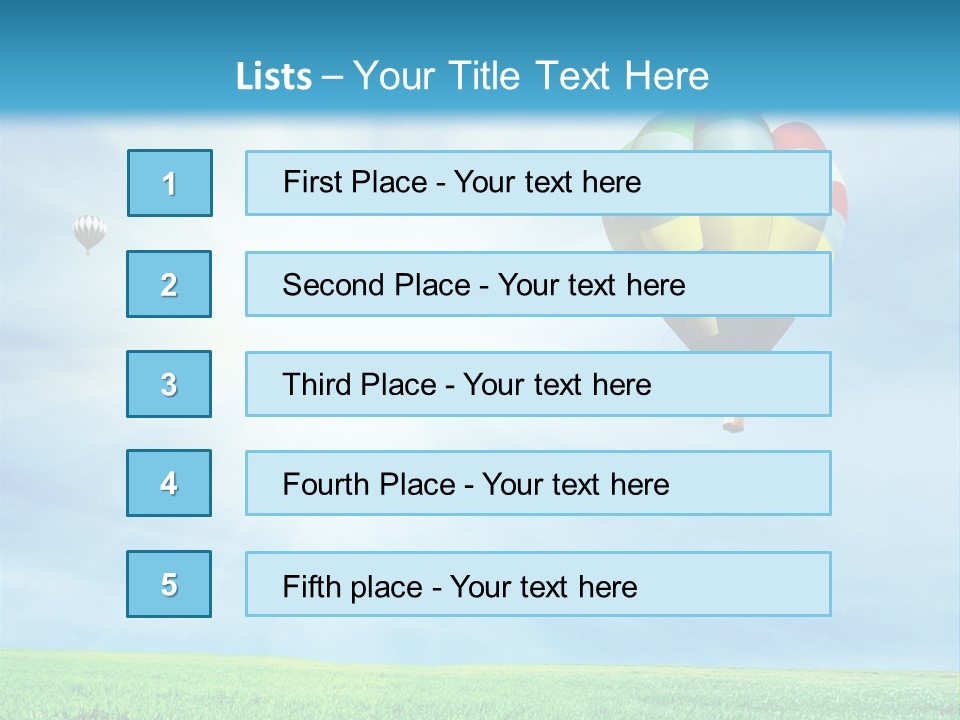
Task: Click the number 5 box
Action: (169, 584)
